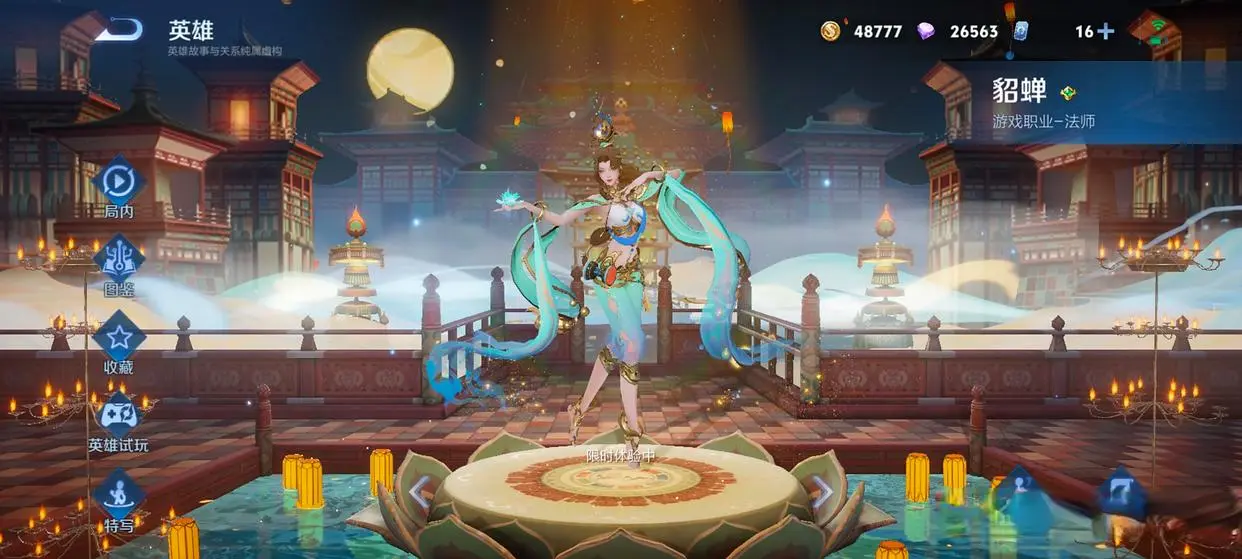Click the green gem badge beside 貂蝉

tap(1068, 93)
